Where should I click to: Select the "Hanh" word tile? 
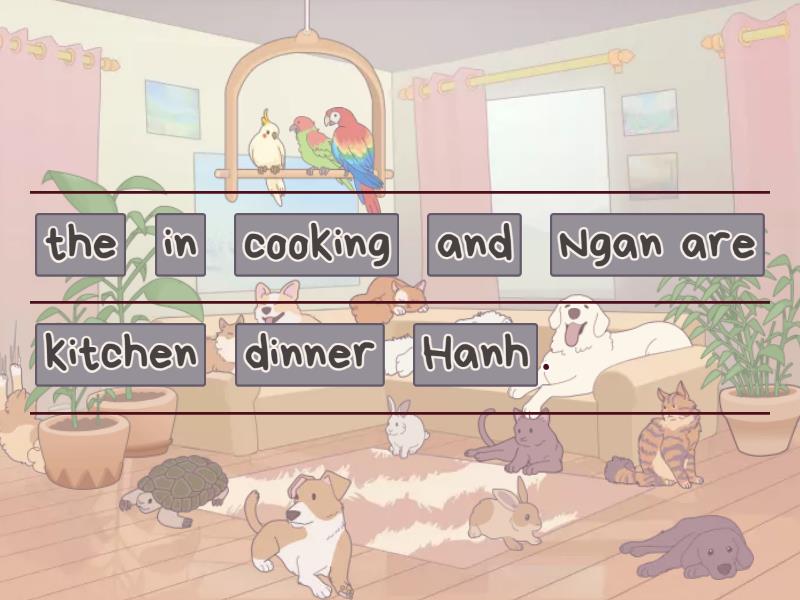pos(475,354)
